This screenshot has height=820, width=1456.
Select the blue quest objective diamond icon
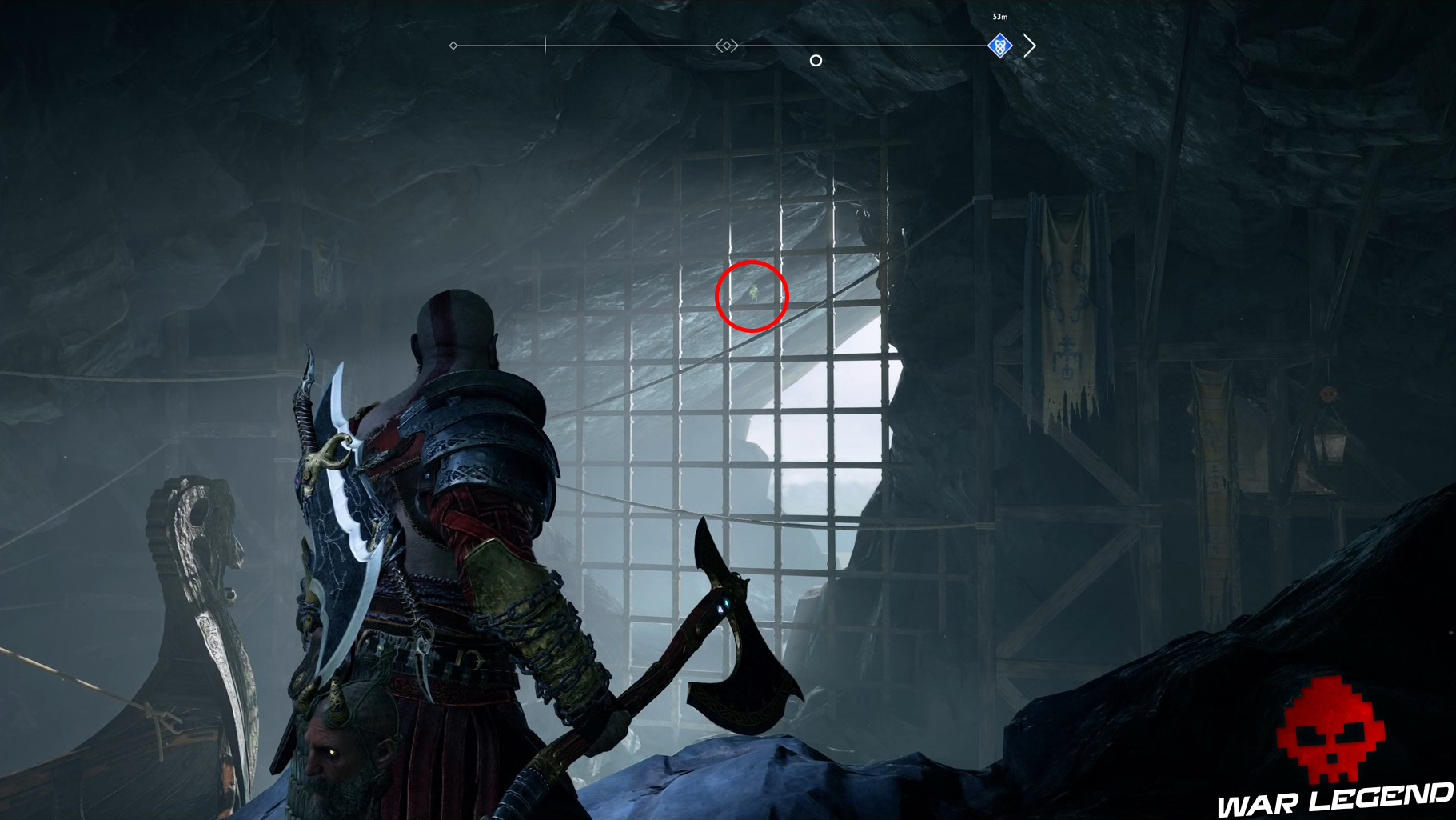click(1000, 45)
